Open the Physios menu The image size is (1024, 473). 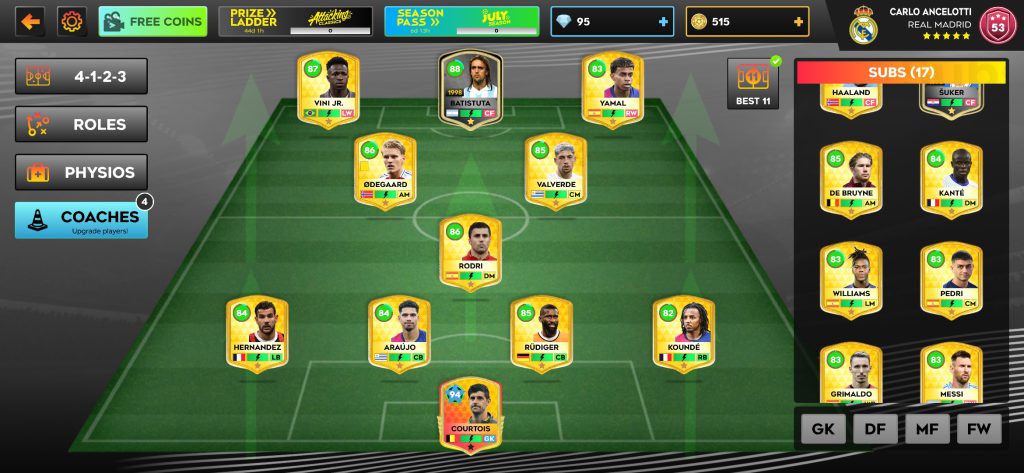(x=81, y=172)
